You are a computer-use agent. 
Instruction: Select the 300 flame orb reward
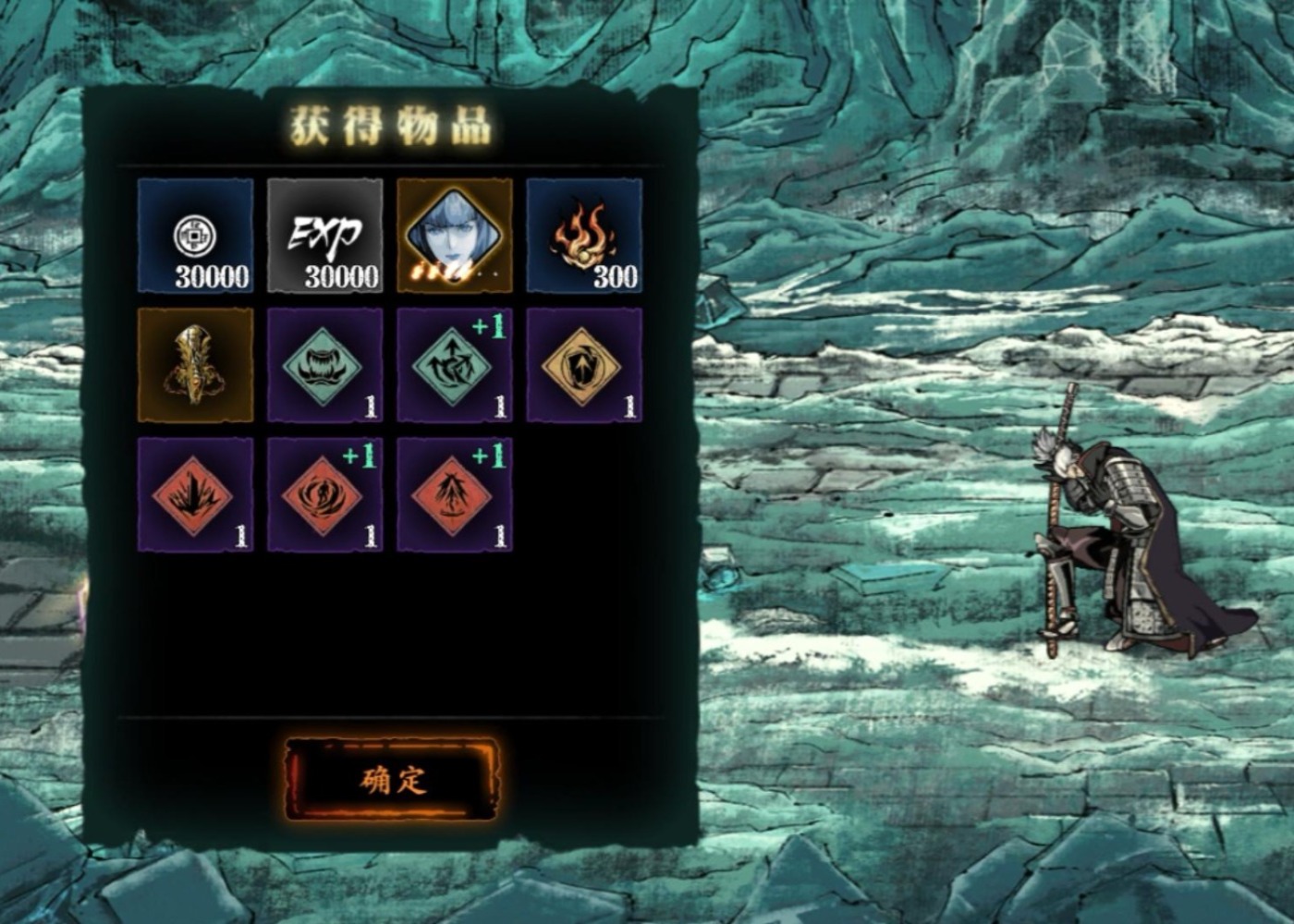tap(584, 236)
